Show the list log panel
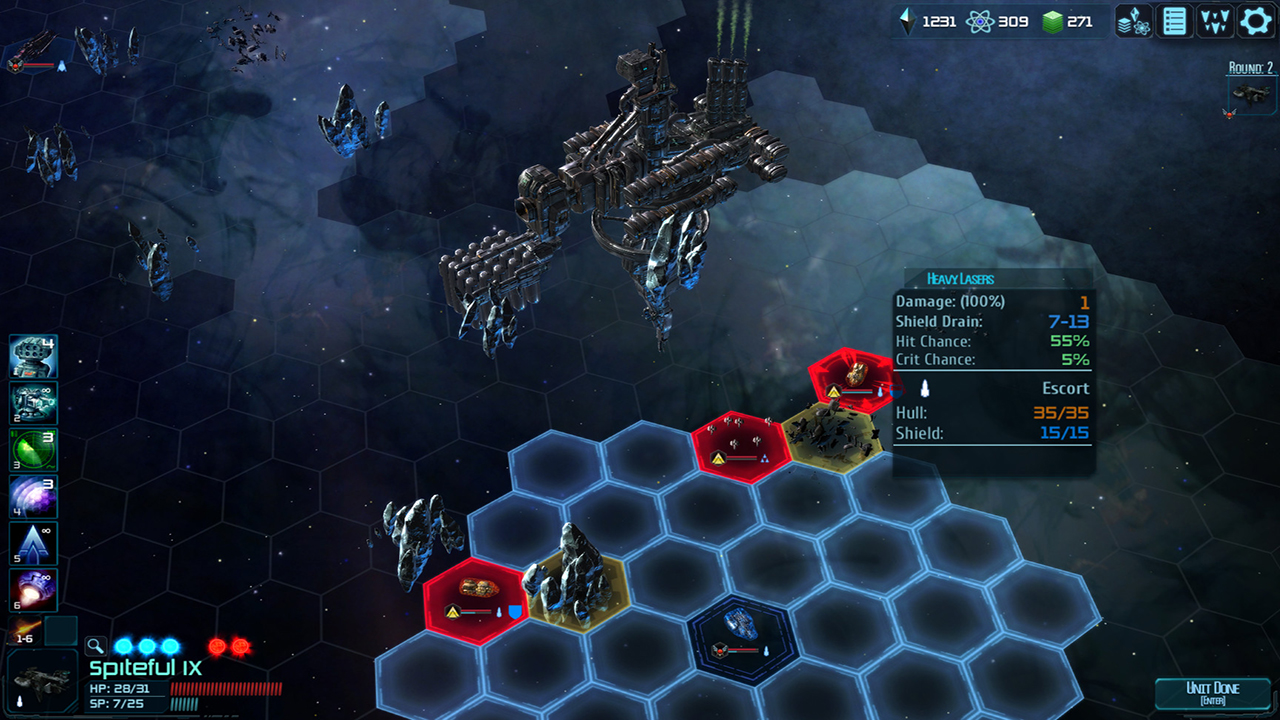The image size is (1280, 720). click(1175, 21)
